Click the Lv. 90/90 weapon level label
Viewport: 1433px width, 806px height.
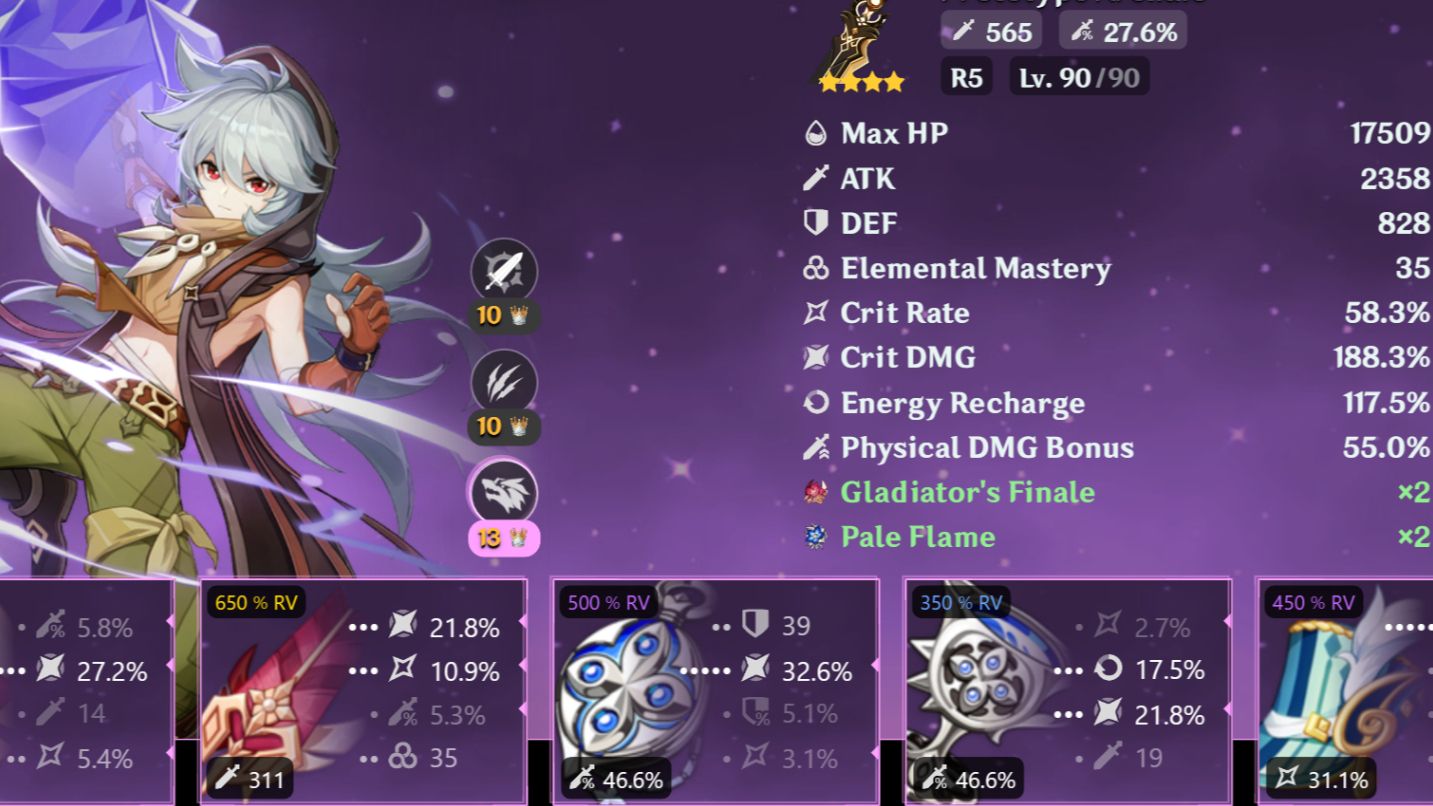point(1077,76)
